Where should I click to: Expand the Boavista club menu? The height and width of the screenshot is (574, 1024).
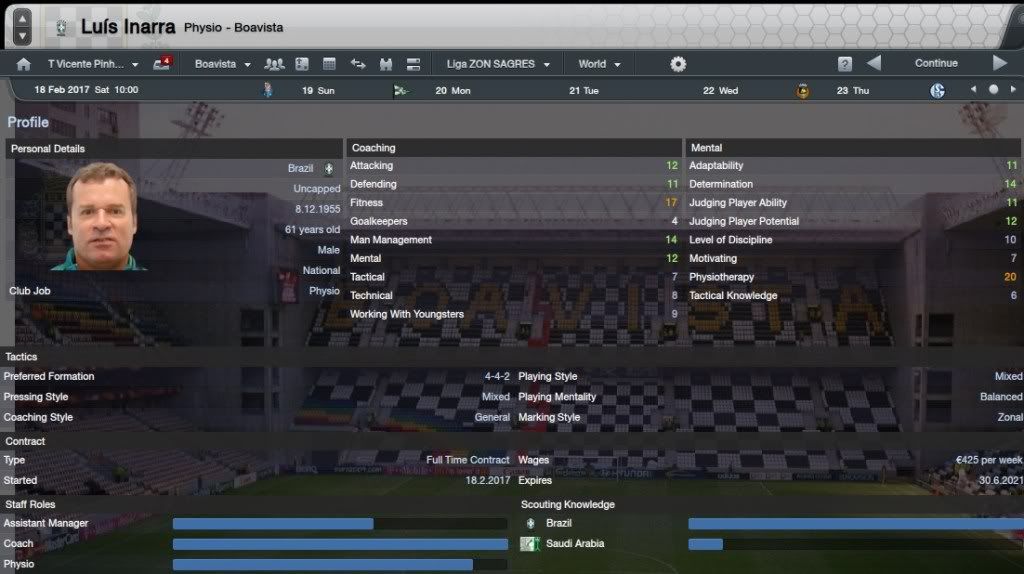tap(222, 64)
